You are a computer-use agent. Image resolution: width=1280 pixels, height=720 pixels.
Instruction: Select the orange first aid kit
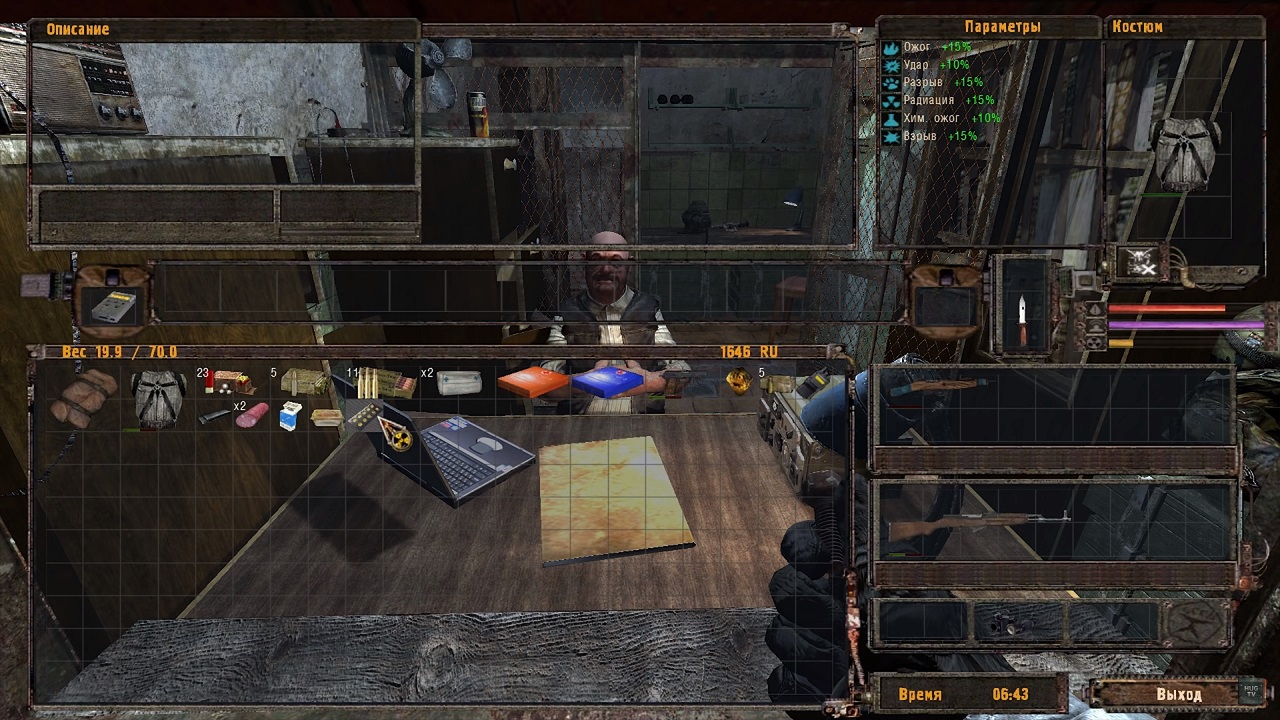[x=532, y=382]
